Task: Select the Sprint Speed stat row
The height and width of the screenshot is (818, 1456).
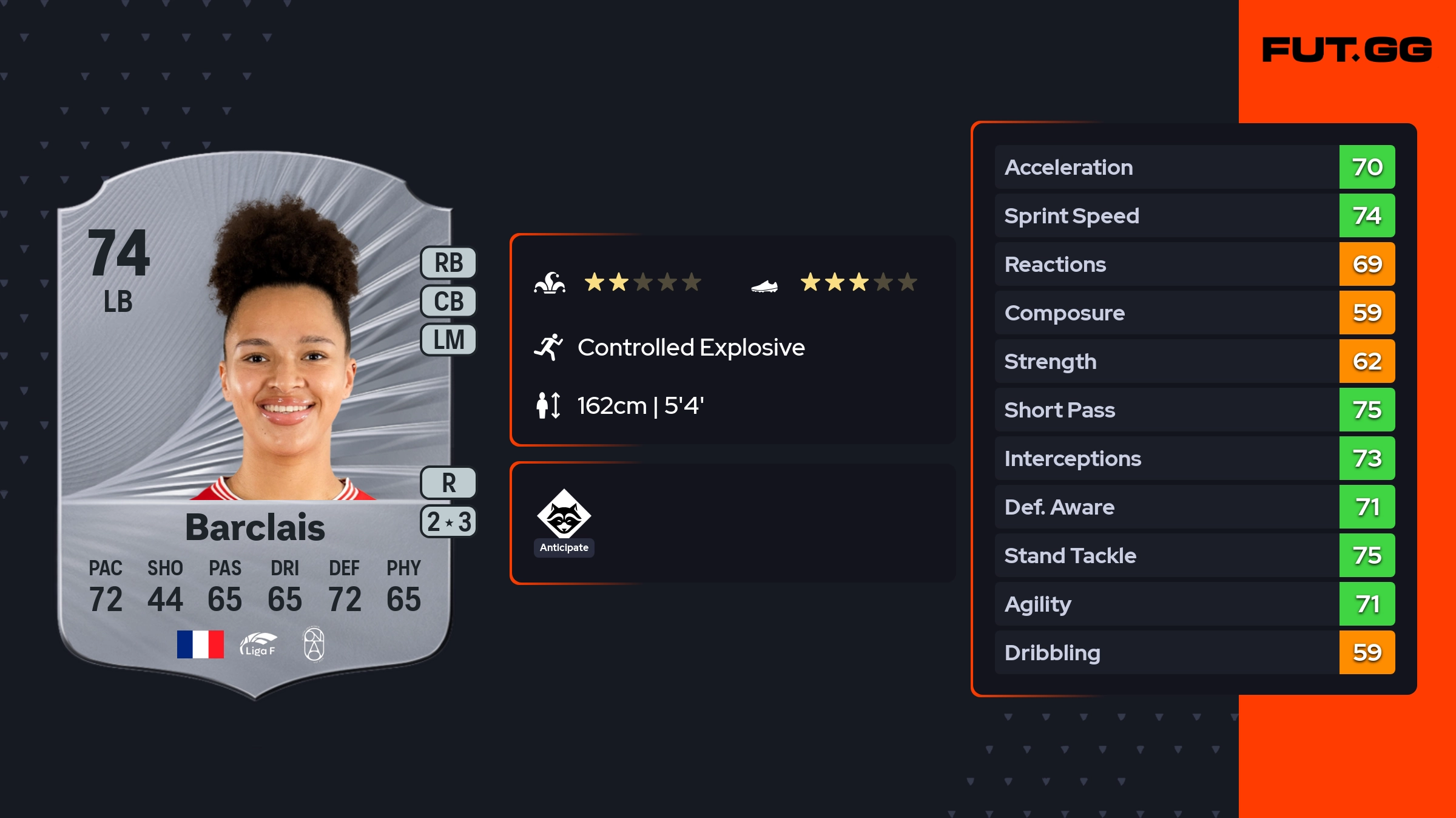Action: pos(1194,216)
